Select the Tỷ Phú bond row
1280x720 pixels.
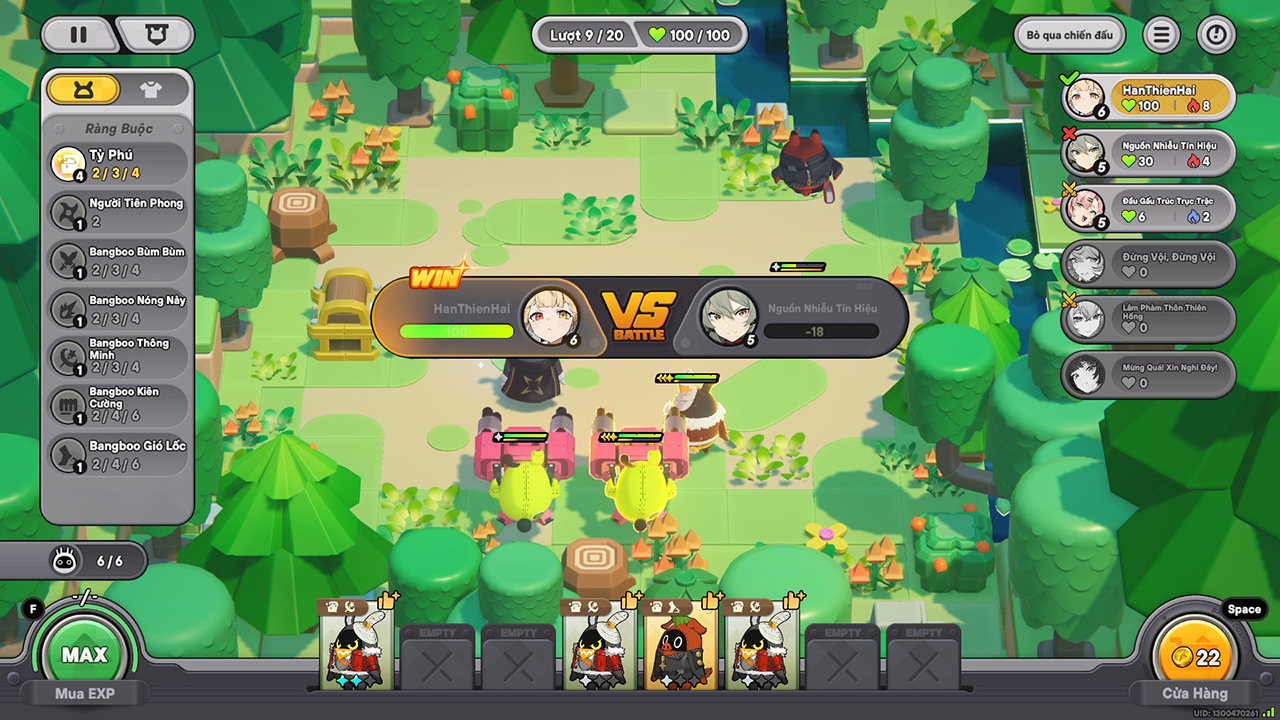click(x=119, y=164)
